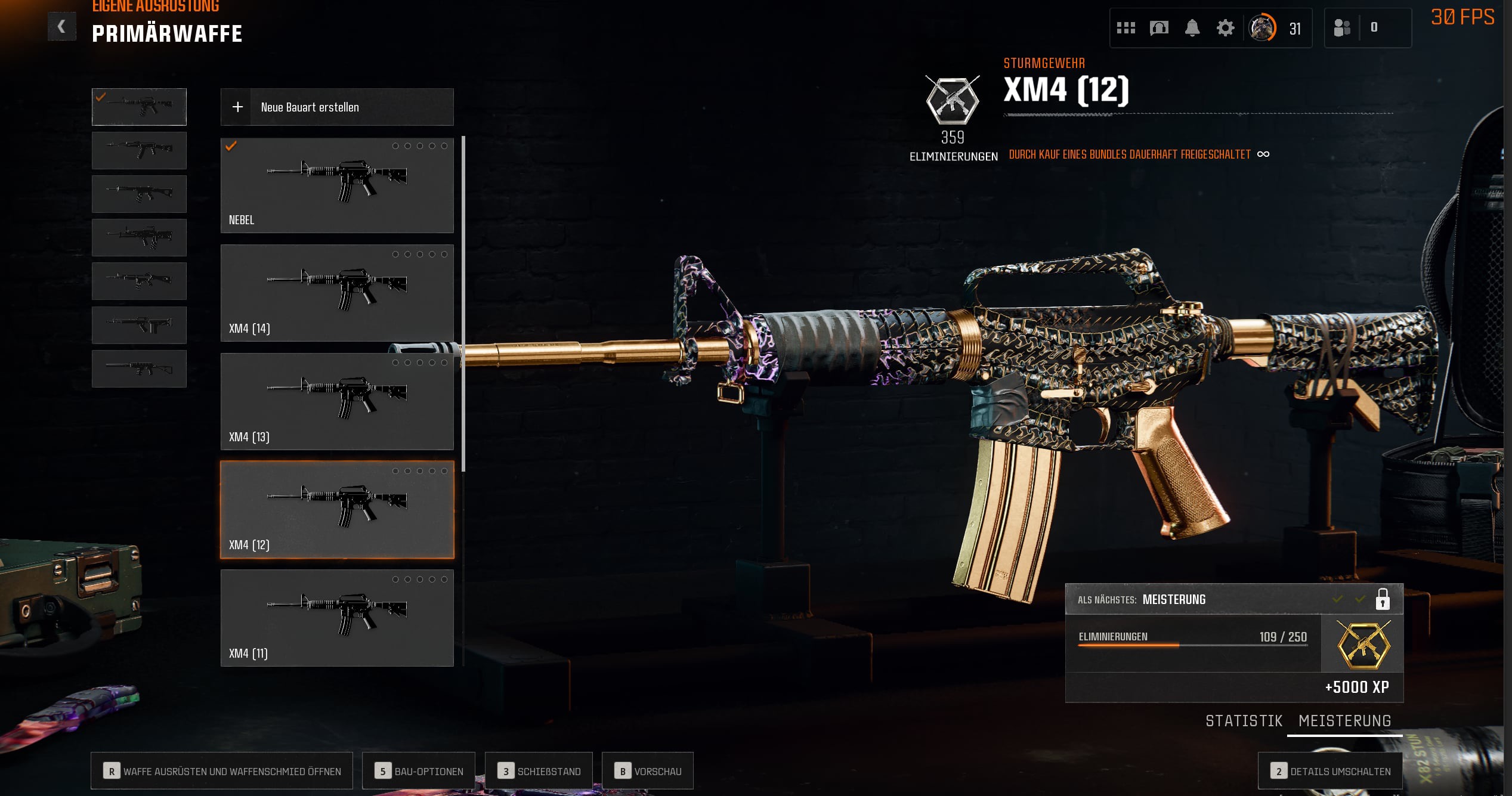Select the equipped first weapon thumbnail with checkmark
The image size is (1512, 796).
(139, 107)
